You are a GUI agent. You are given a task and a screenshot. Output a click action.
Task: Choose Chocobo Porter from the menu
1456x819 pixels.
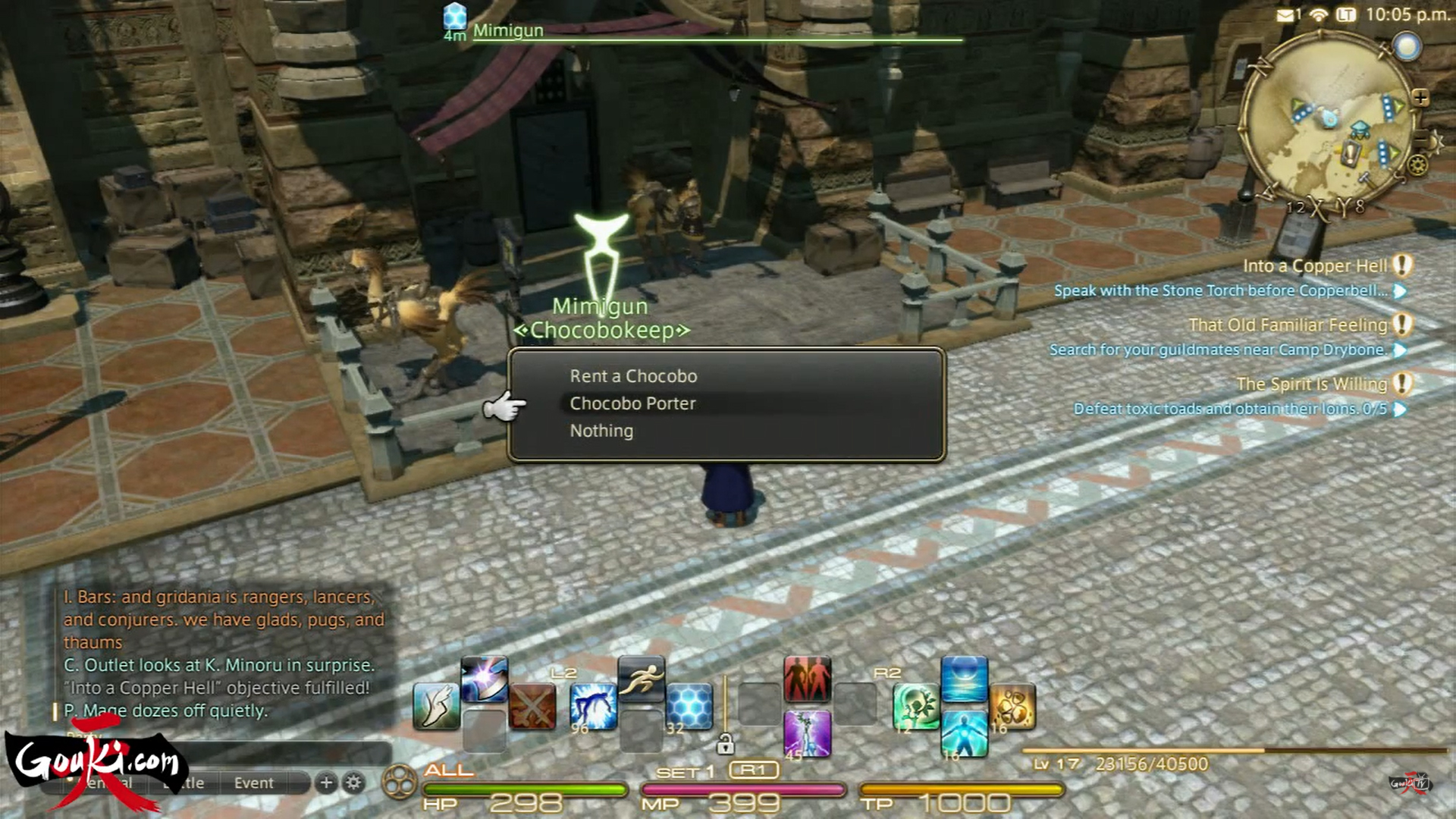[632, 403]
